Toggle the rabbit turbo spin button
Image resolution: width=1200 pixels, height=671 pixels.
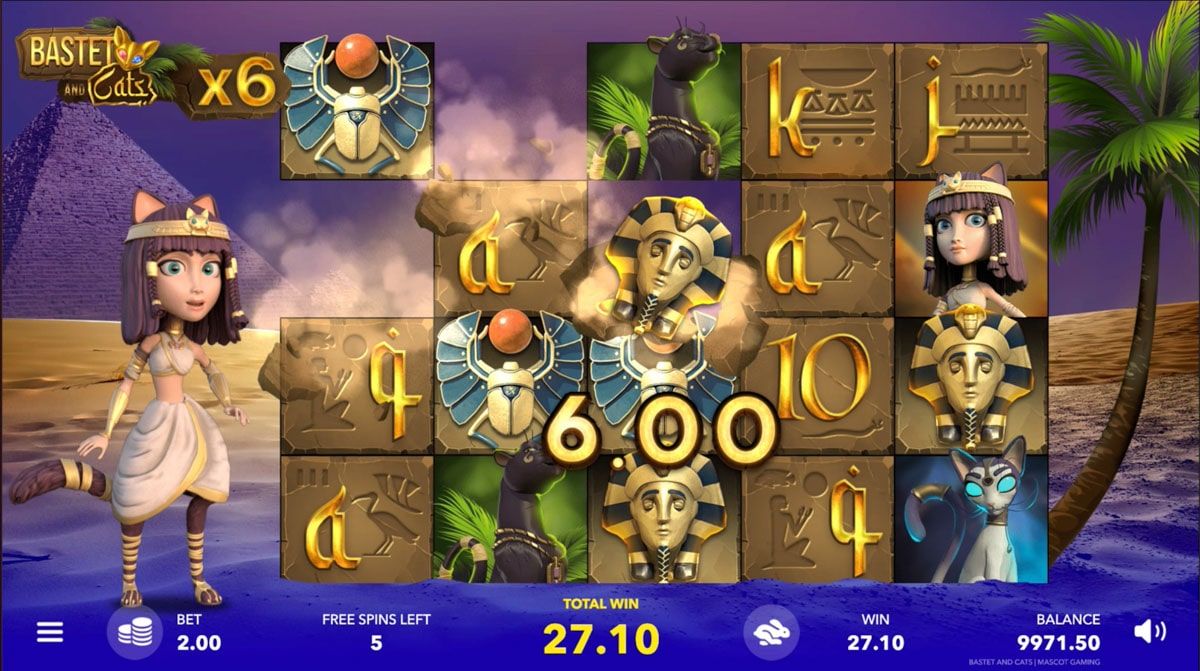770,633
